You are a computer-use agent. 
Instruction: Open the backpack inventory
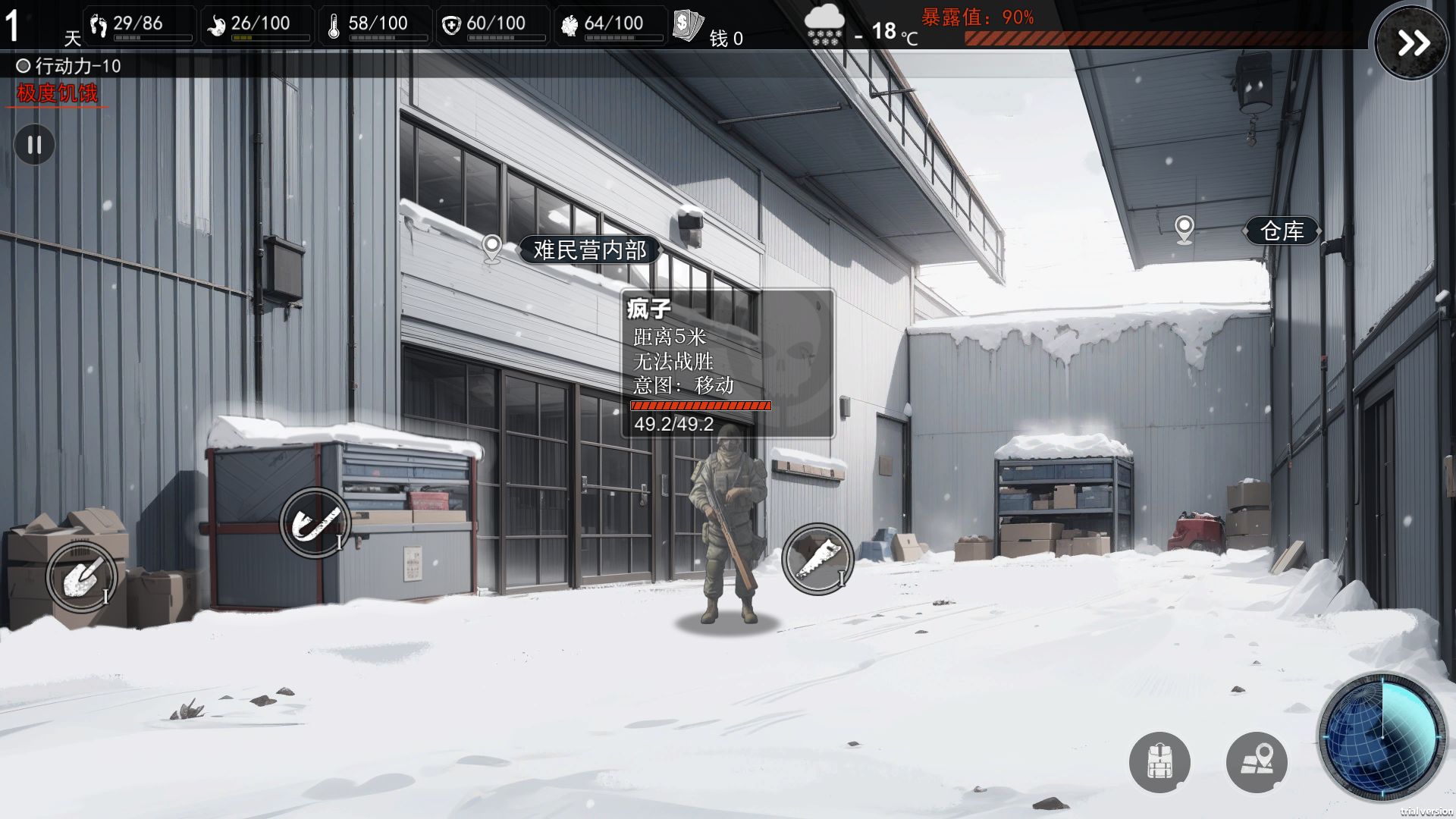point(1159,761)
